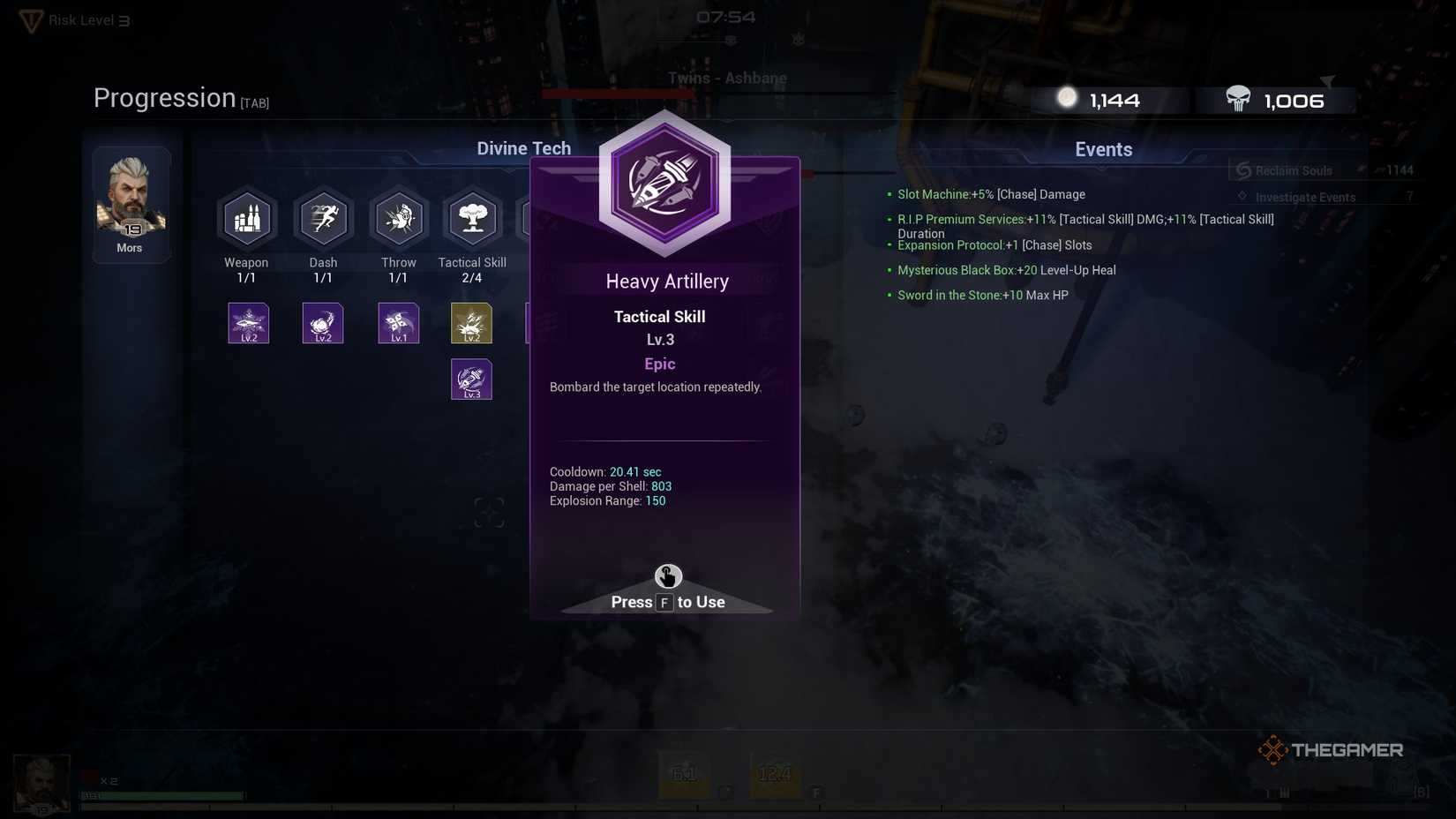Select the Tactical Skill mushroom-cloud hexagon icon
Viewport: 1456px width, 819px height.
(x=472, y=218)
